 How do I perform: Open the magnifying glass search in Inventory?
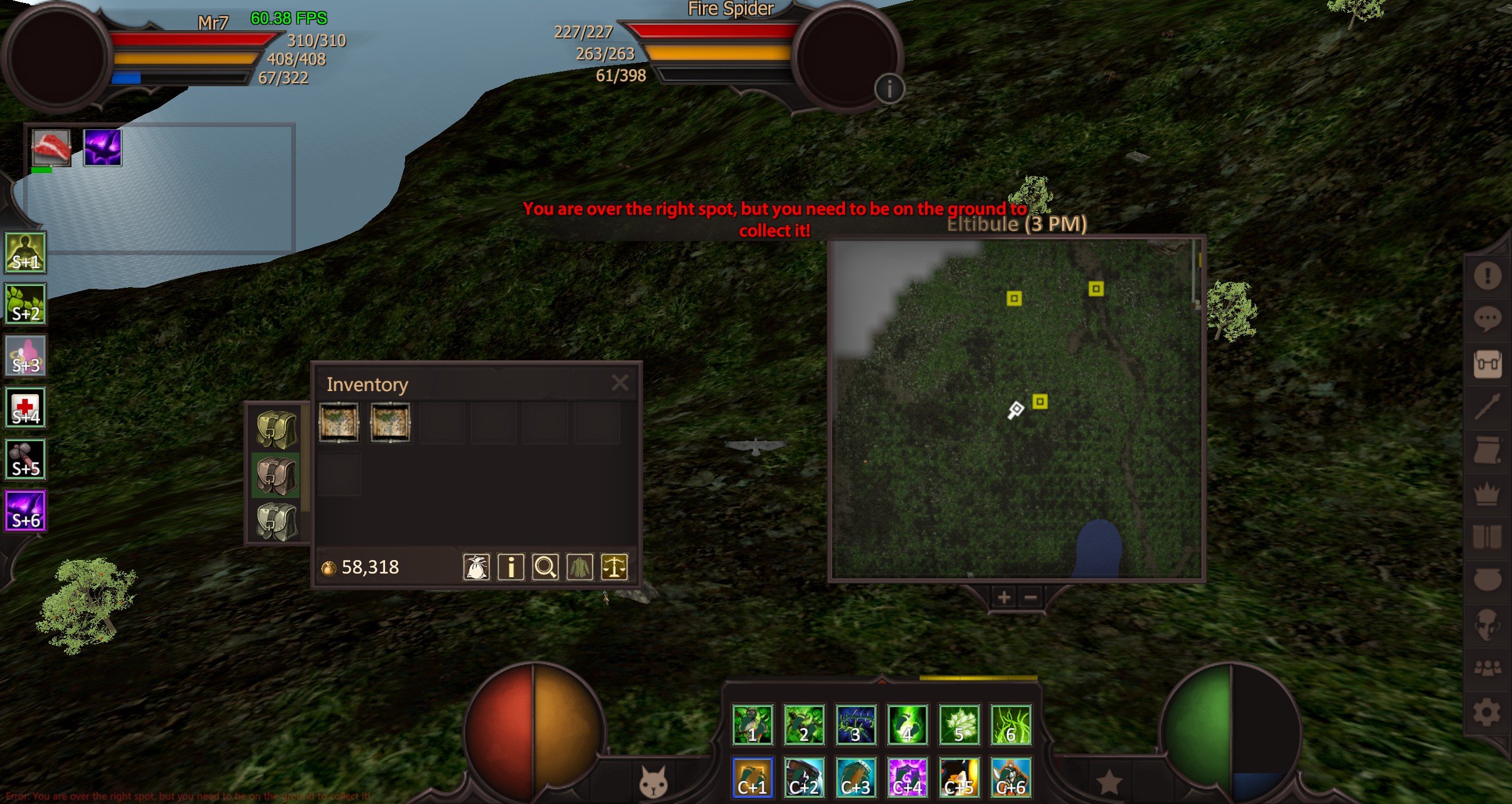click(545, 567)
